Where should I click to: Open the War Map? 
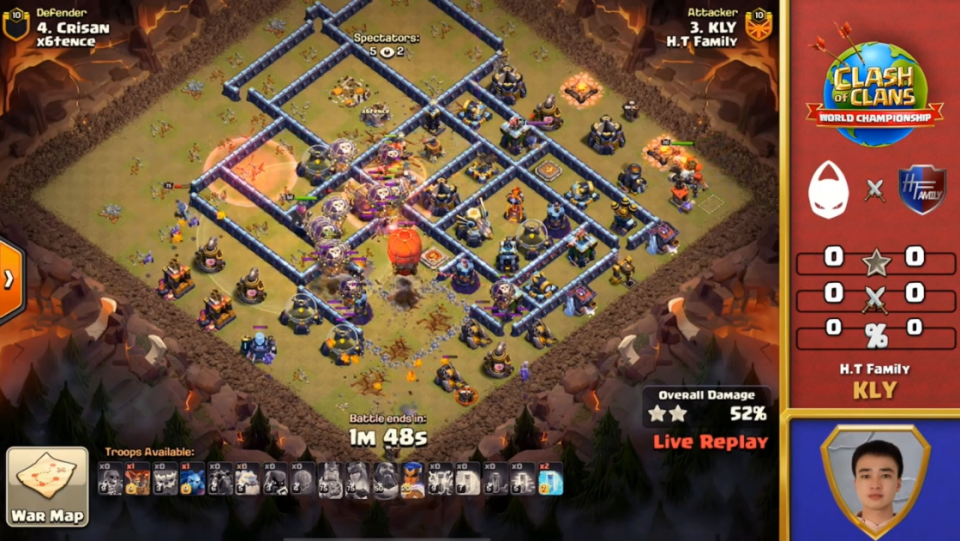coord(47,487)
